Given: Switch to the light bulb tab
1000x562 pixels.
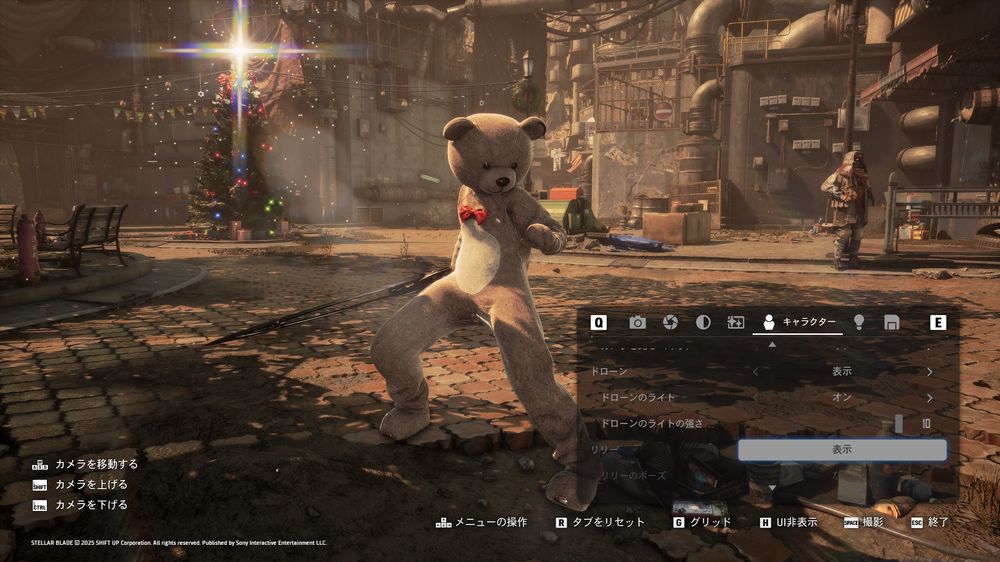Looking at the screenshot, I should [x=858, y=322].
